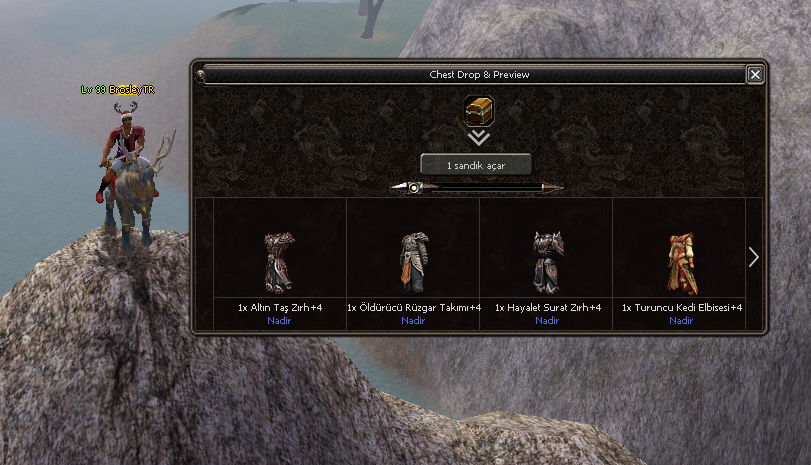Close the Chest Drop & Preview window

tap(755, 74)
